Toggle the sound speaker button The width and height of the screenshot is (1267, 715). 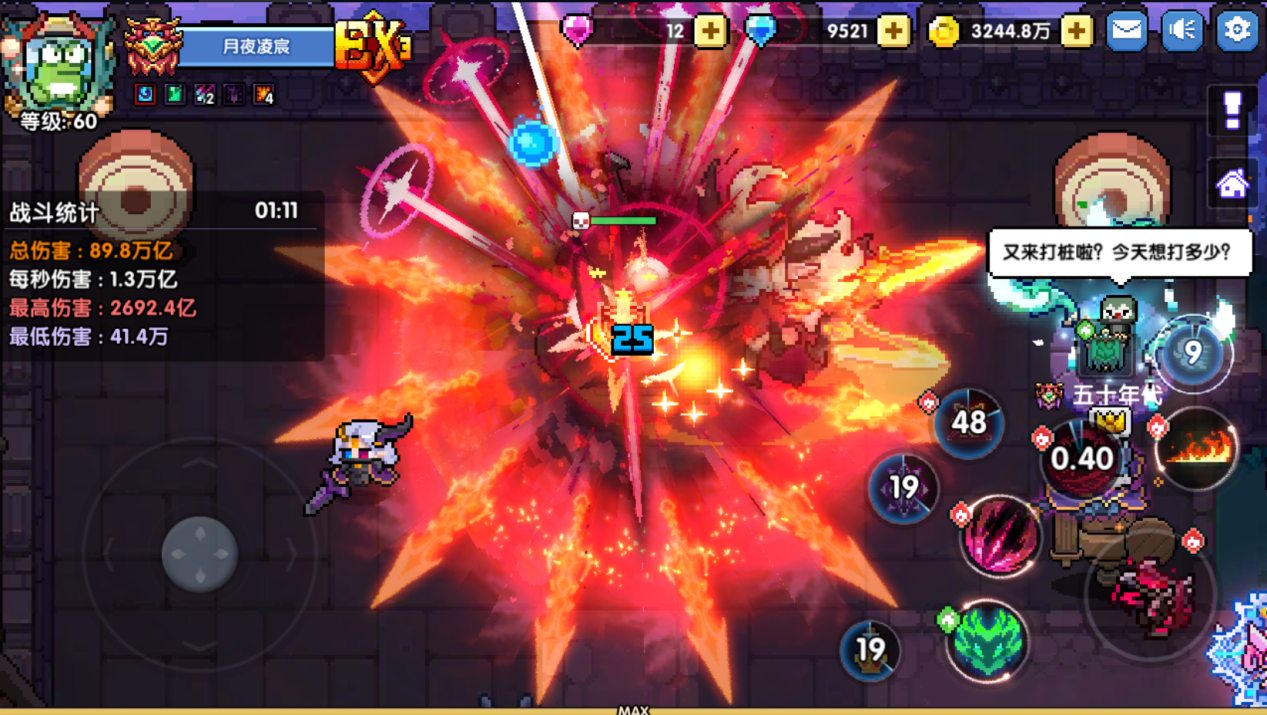pyautogui.click(x=1181, y=30)
